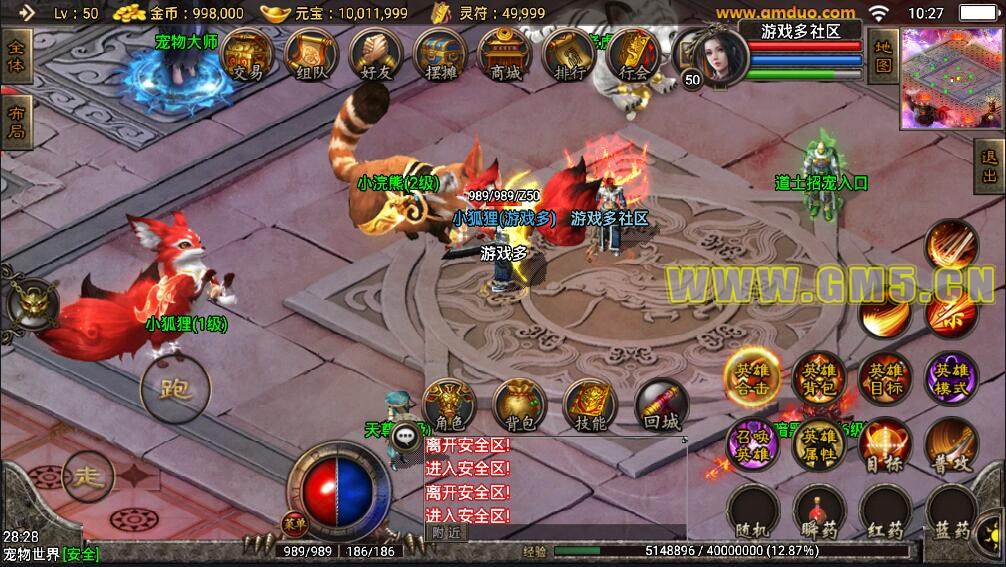
Task: Switch to the 附近 nearby chat tab
Action: (x=446, y=532)
